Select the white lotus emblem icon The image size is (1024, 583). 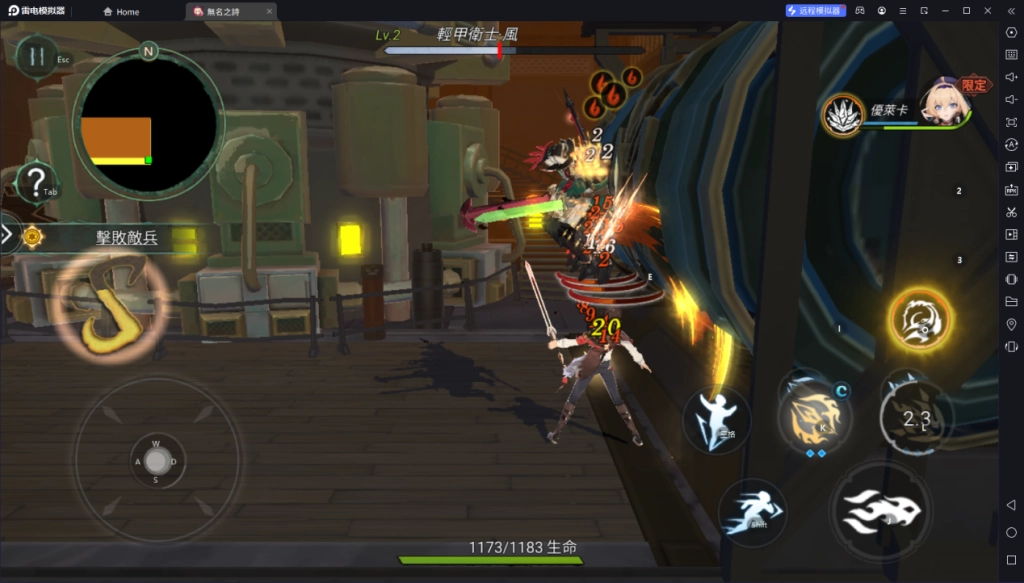coord(843,114)
